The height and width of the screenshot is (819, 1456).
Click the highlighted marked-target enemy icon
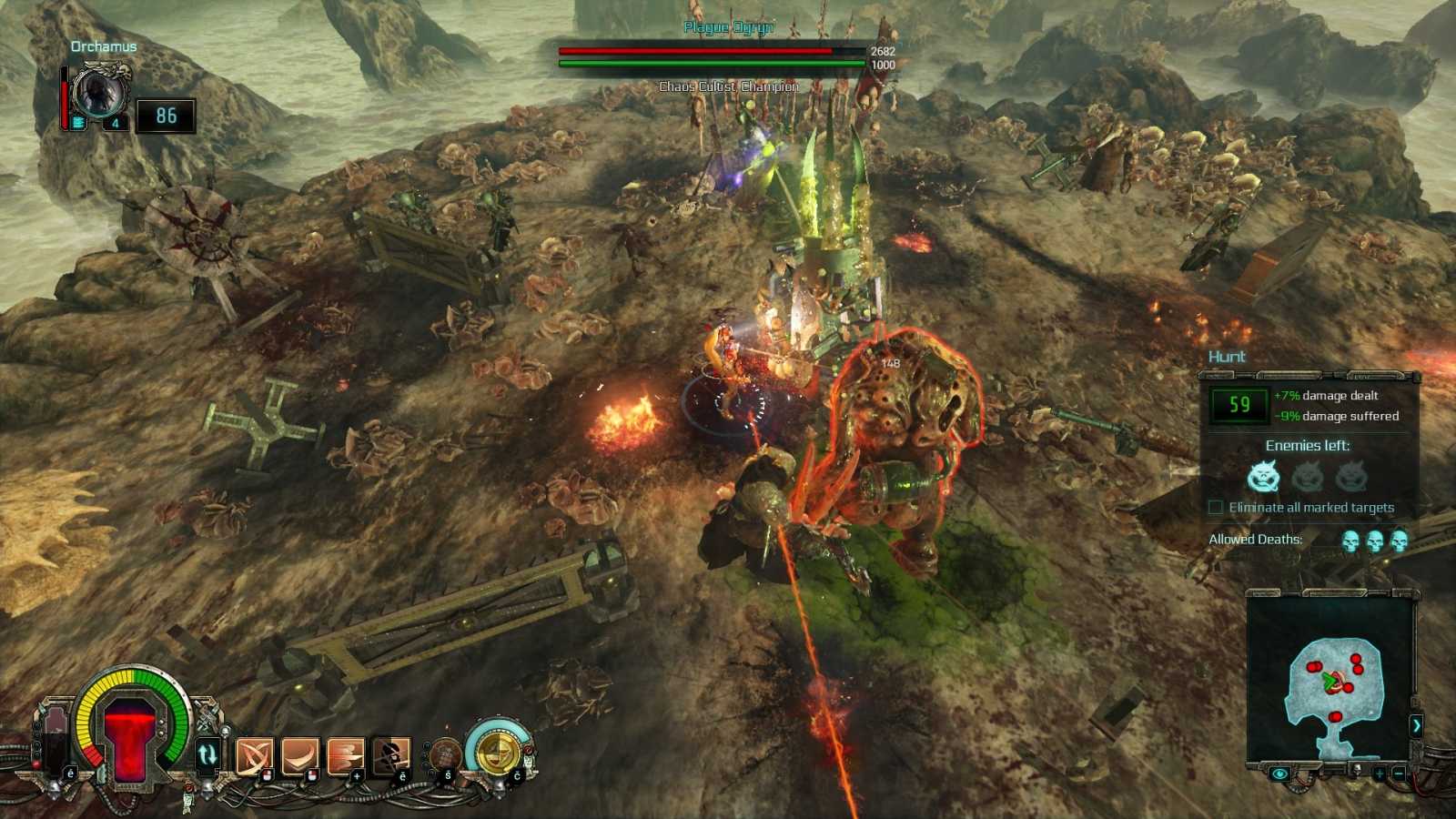(x=1263, y=475)
